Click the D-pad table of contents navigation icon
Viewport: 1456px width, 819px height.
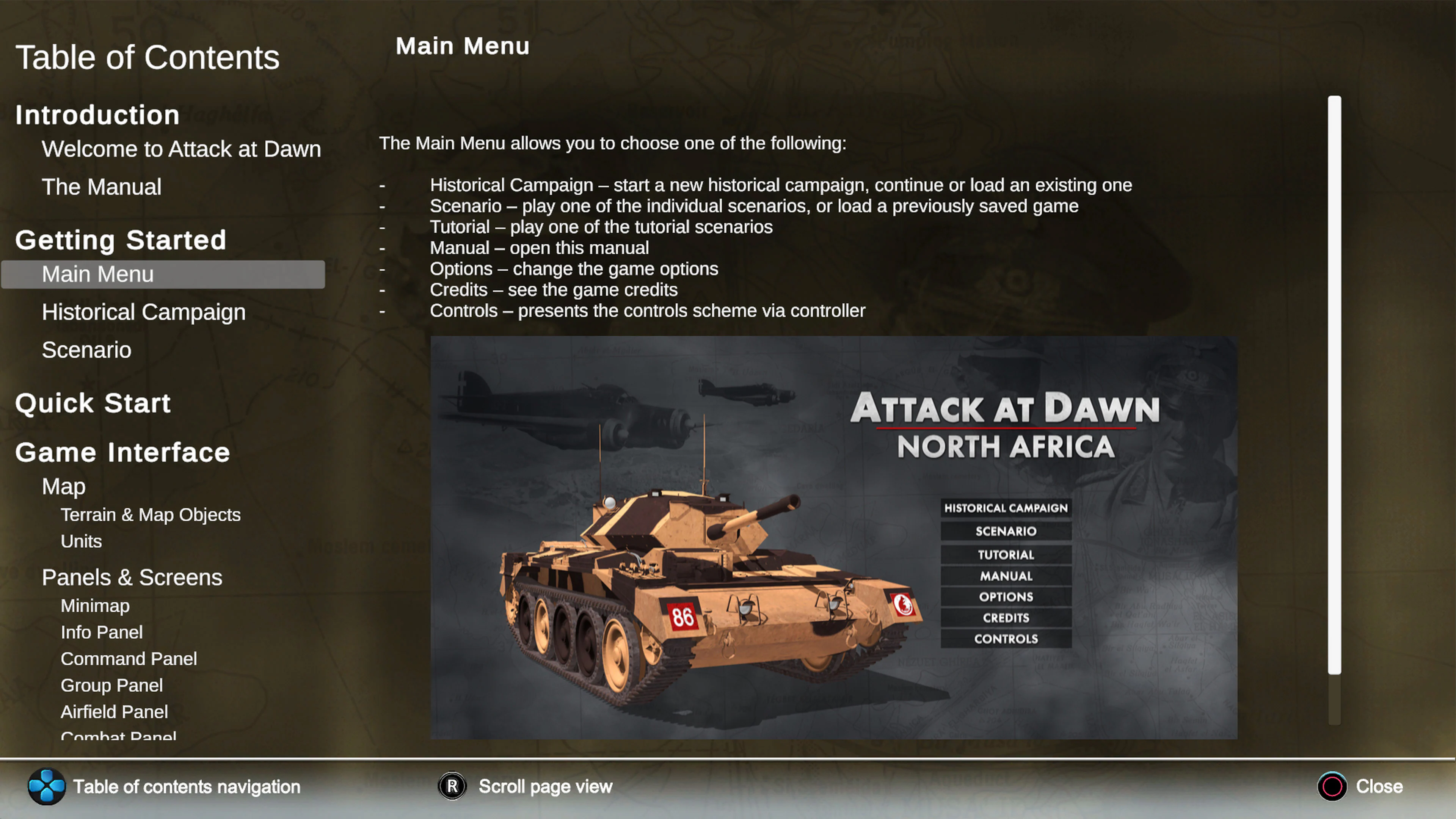[47, 786]
